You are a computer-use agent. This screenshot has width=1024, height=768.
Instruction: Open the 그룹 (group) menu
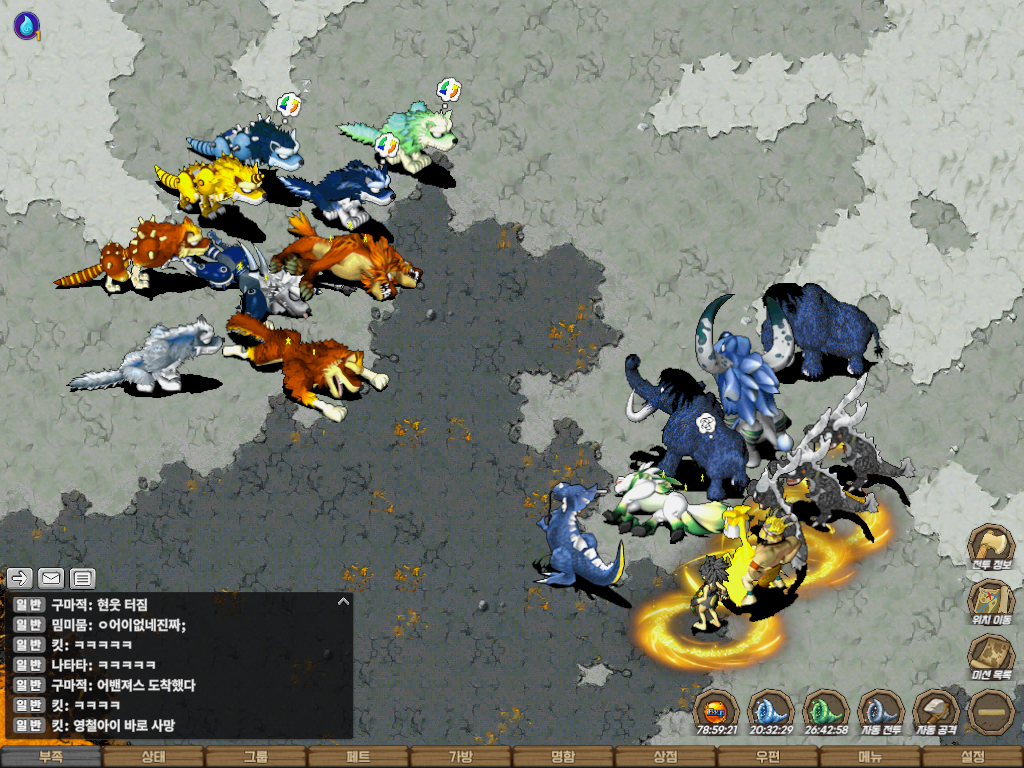click(x=256, y=757)
